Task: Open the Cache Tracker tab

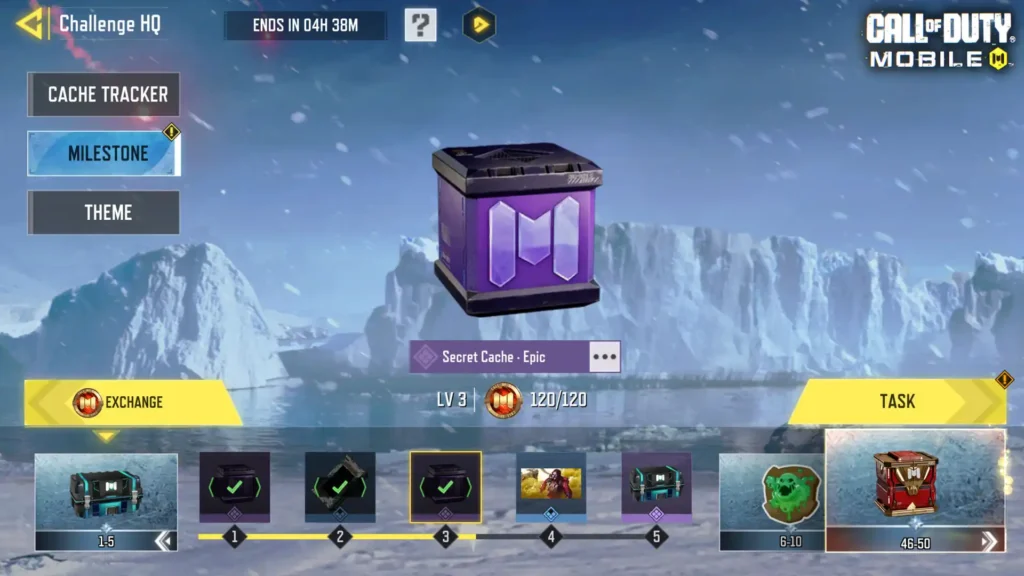Action: click(104, 95)
